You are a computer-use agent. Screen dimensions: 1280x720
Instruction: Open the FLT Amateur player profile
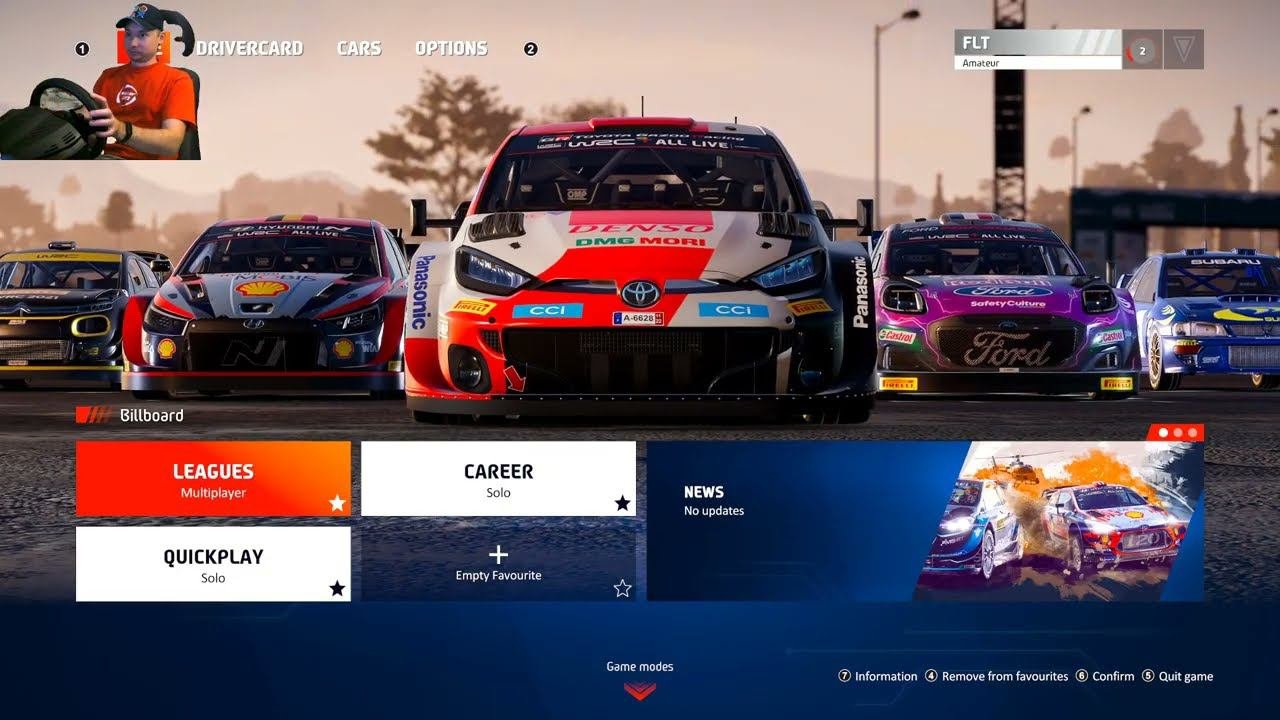[1037, 48]
